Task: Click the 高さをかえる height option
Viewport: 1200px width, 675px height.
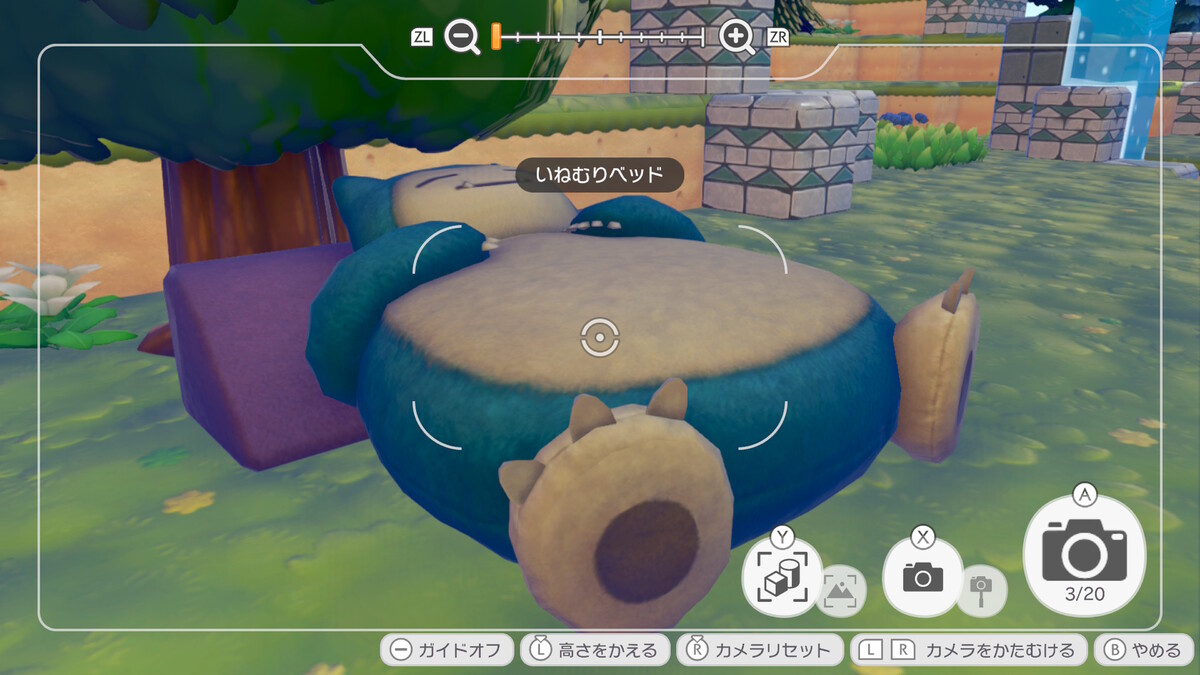Action: tap(595, 650)
